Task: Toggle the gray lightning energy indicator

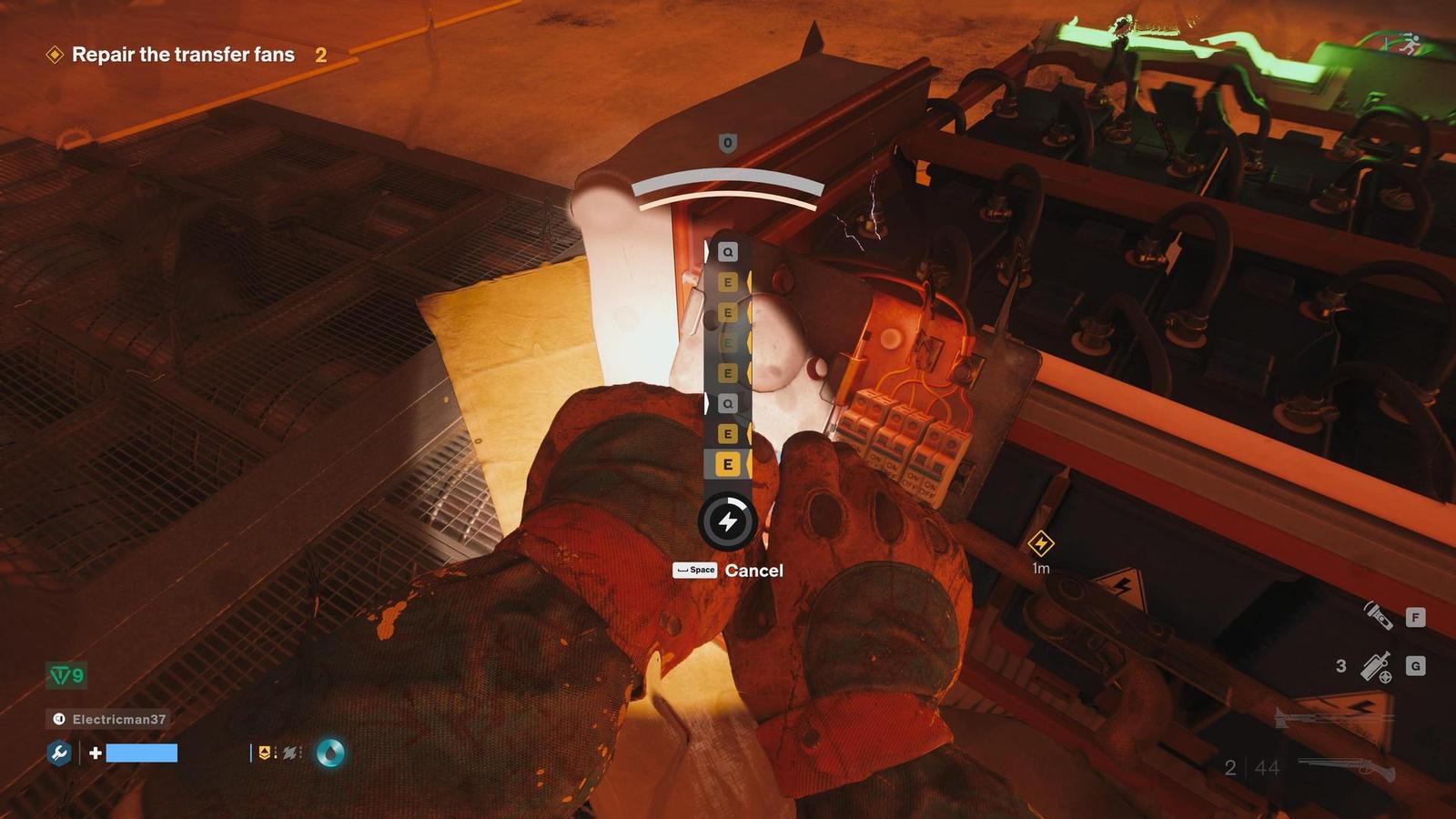Action: (289, 752)
